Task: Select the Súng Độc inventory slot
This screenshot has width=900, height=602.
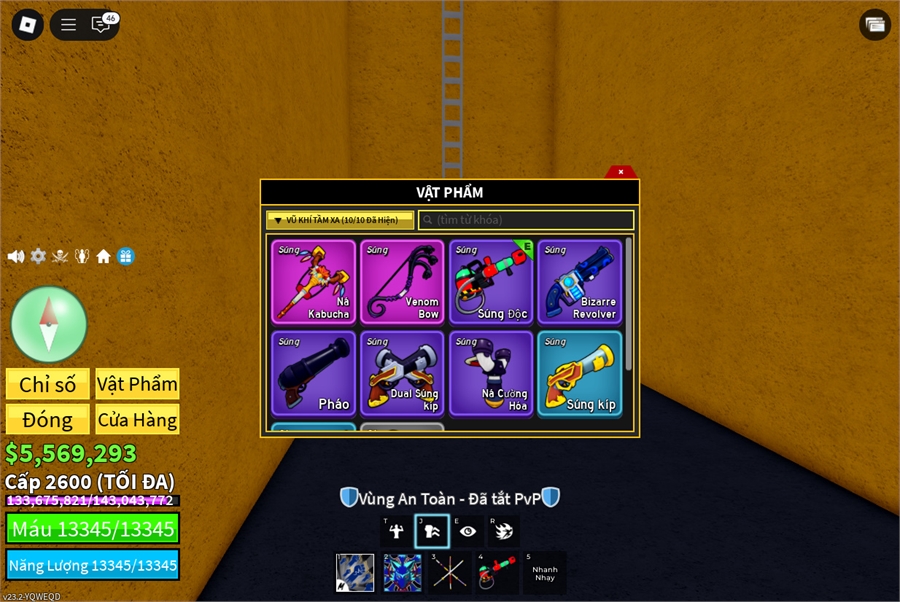Action: coord(491,281)
